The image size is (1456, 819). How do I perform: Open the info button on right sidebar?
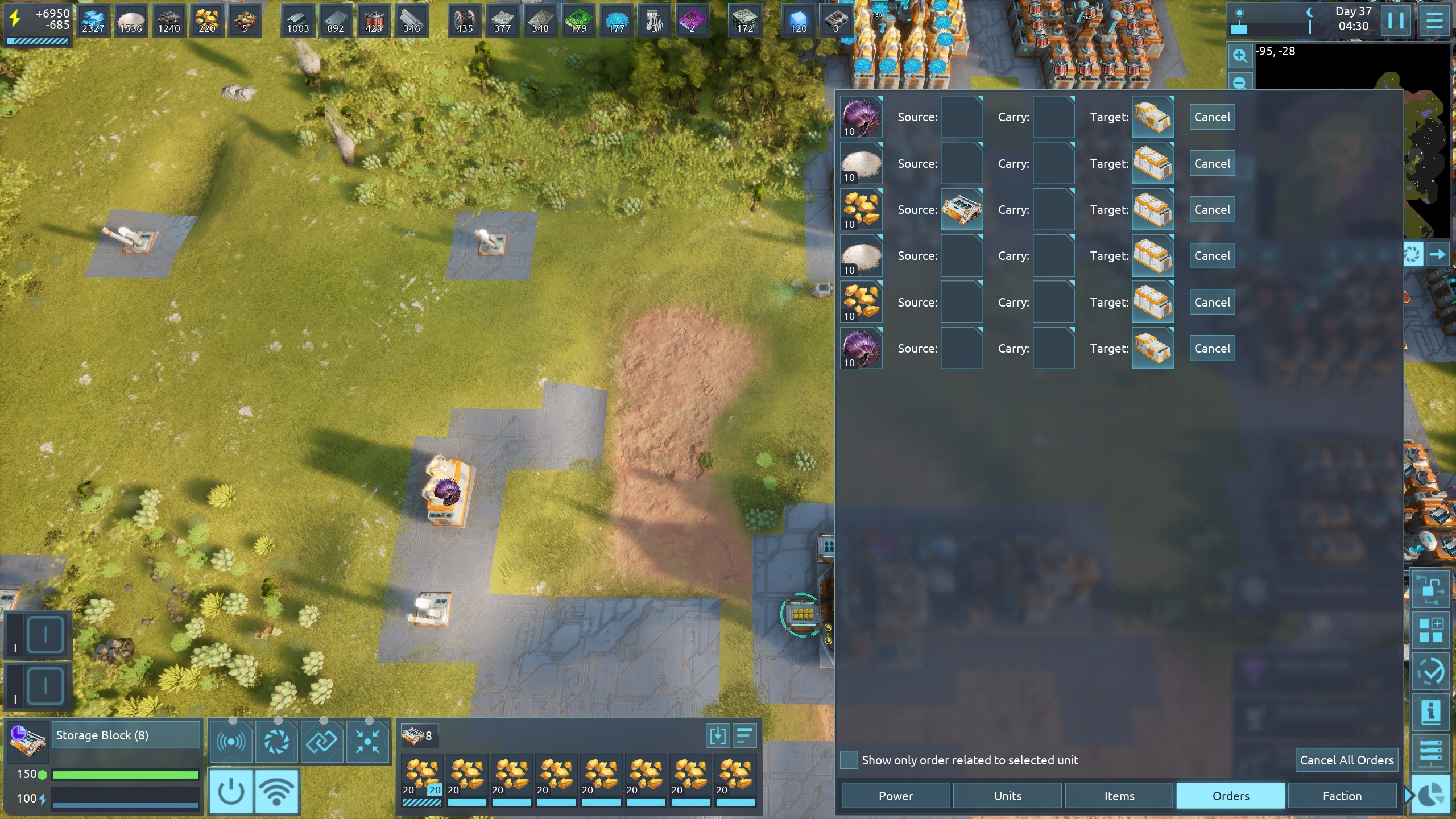point(1430,712)
